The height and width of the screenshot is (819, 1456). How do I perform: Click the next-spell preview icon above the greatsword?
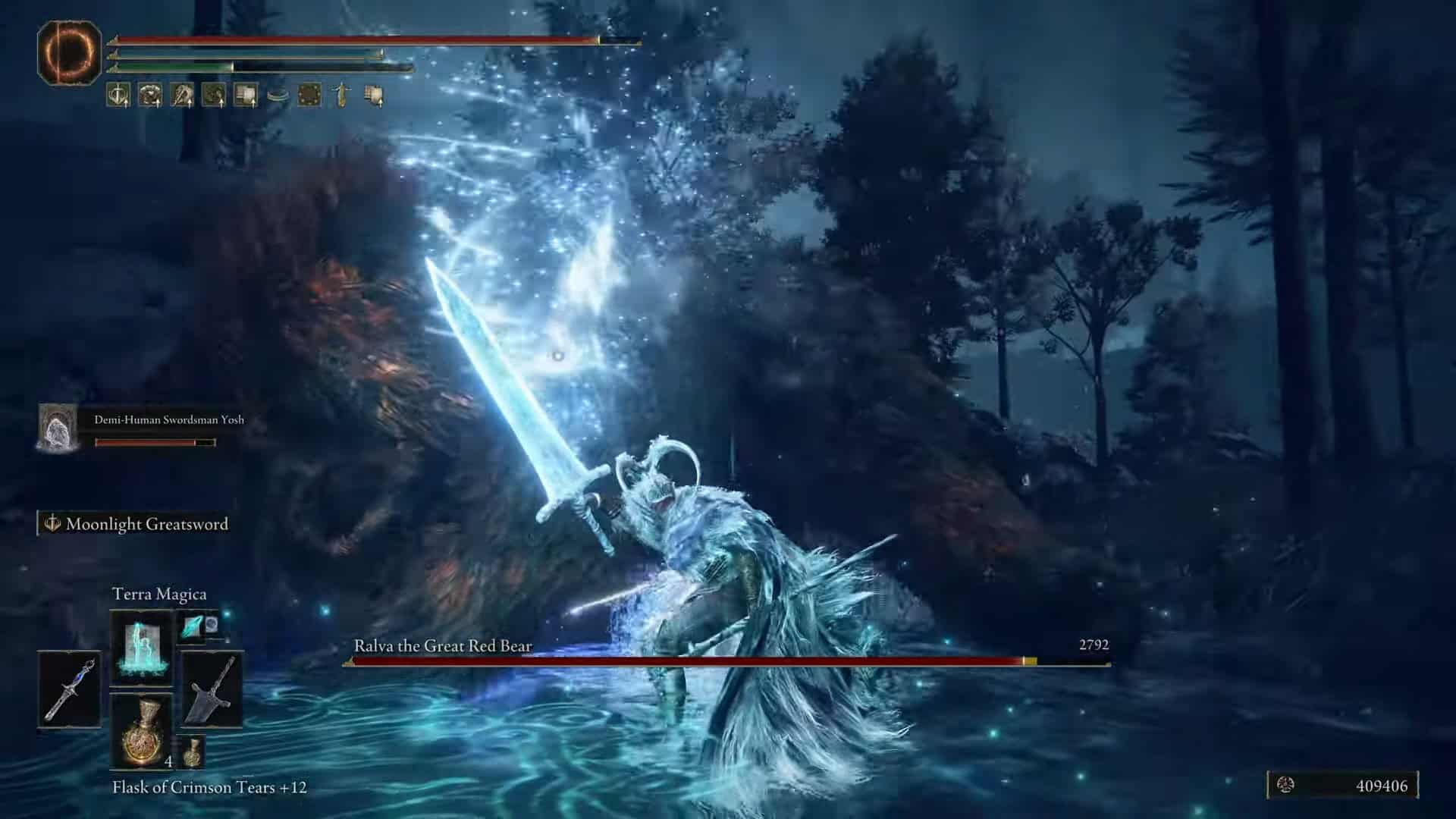tap(199, 626)
